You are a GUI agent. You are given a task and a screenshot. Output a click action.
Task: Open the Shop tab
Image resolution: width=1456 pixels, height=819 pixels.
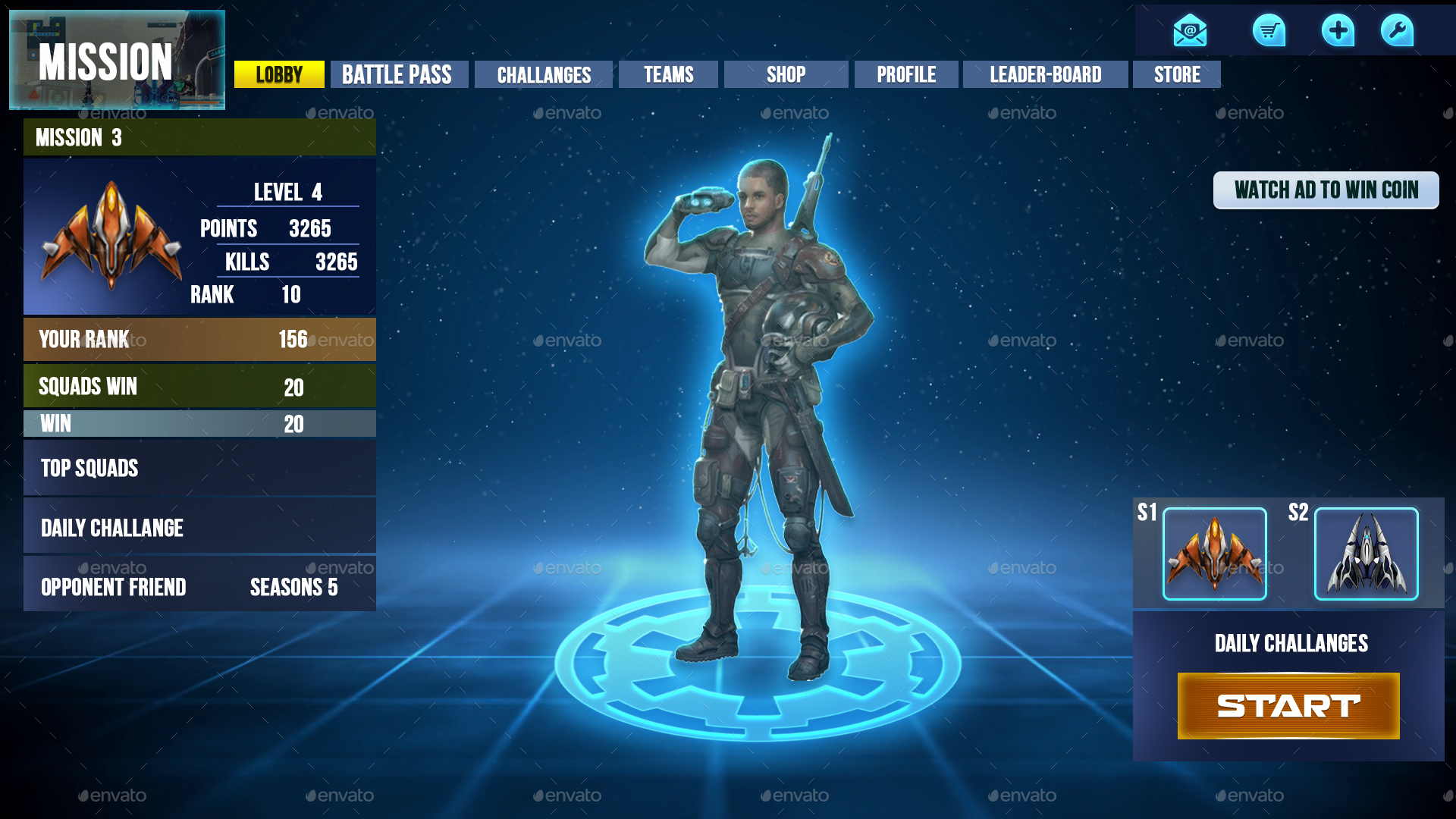(x=786, y=74)
